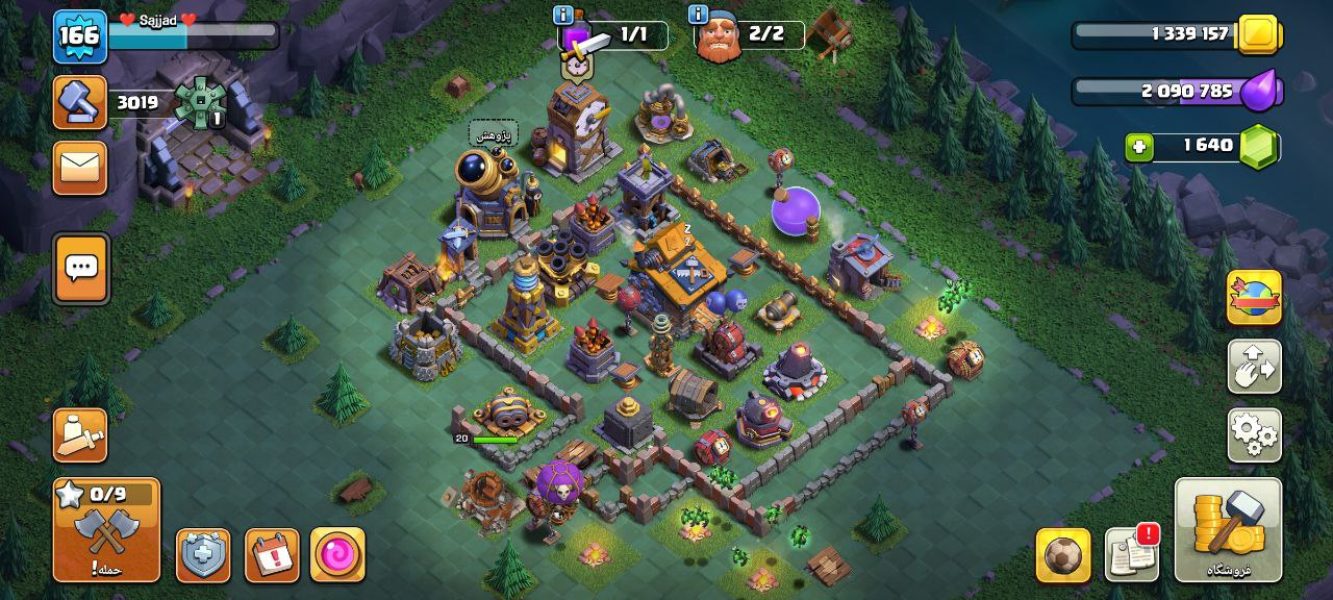This screenshot has width=1333, height=600.
Task: Open the settings gears button
Action: click(1254, 435)
